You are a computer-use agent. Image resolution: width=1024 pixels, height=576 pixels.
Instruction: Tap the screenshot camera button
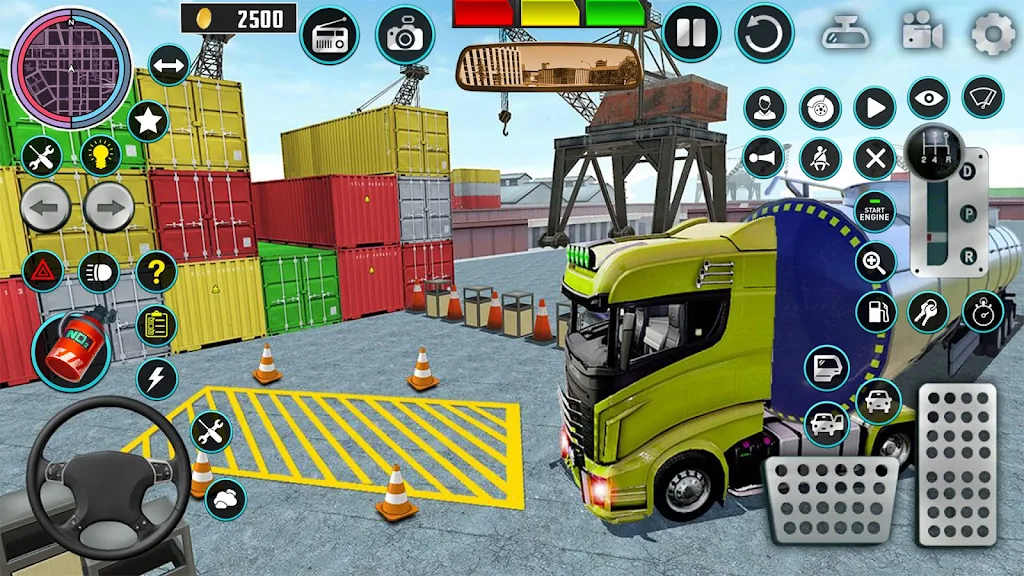tap(405, 35)
